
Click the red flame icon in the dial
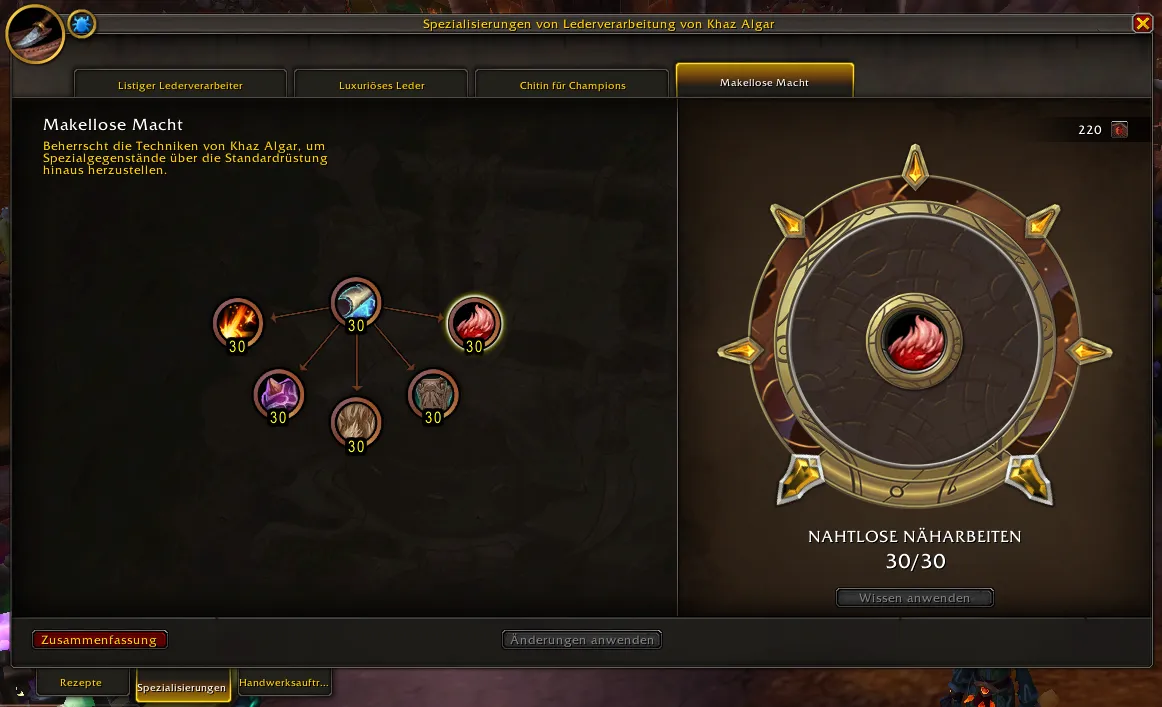[913, 340]
